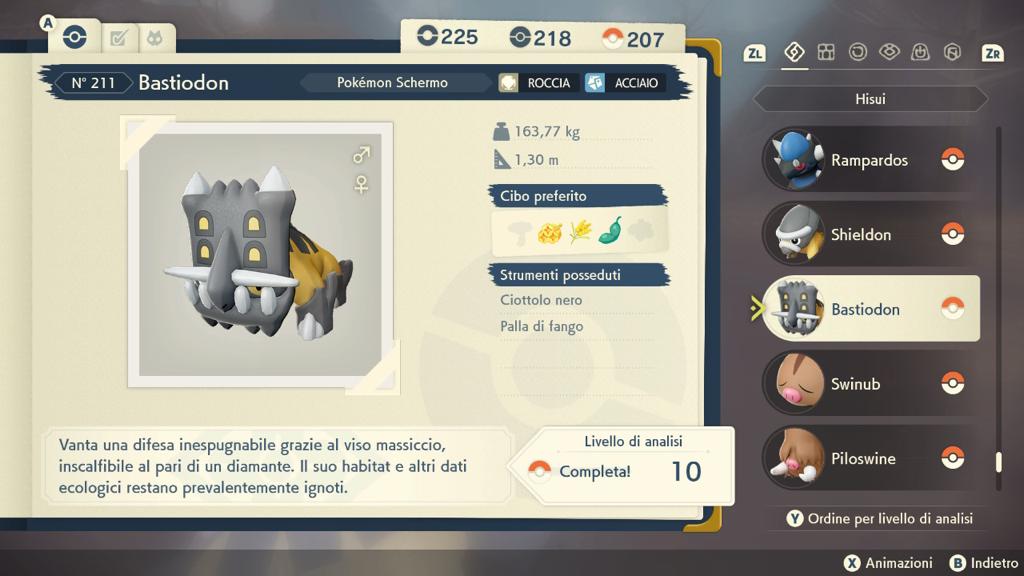1024x576 pixels.
Task: Select Rampardos in the Pokédex list
Action: [x=868, y=160]
